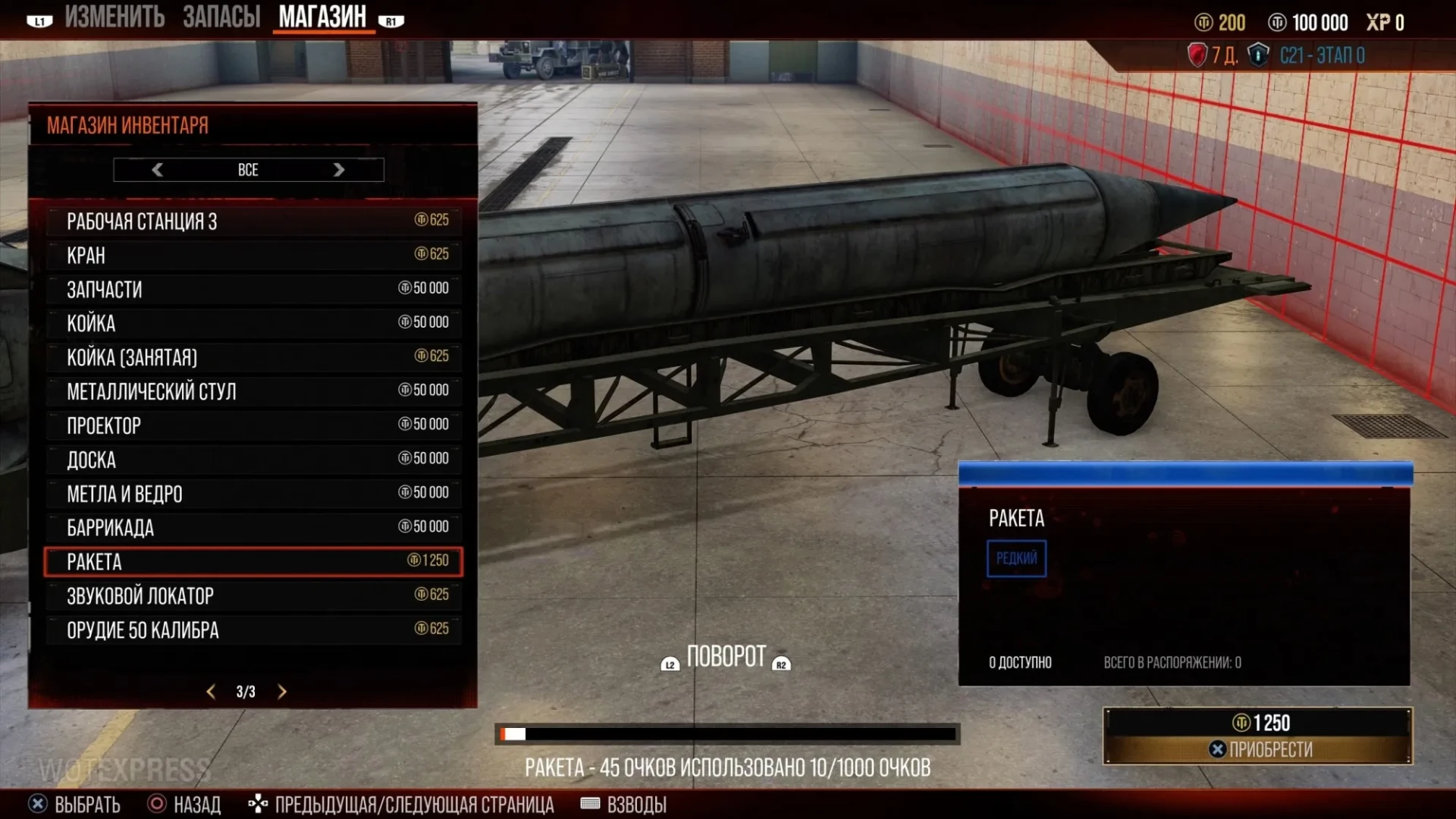Choose ЗВУКОВОЙ ЛОКАТОР in the shop
This screenshot has height=819, width=1456.
(x=253, y=596)
